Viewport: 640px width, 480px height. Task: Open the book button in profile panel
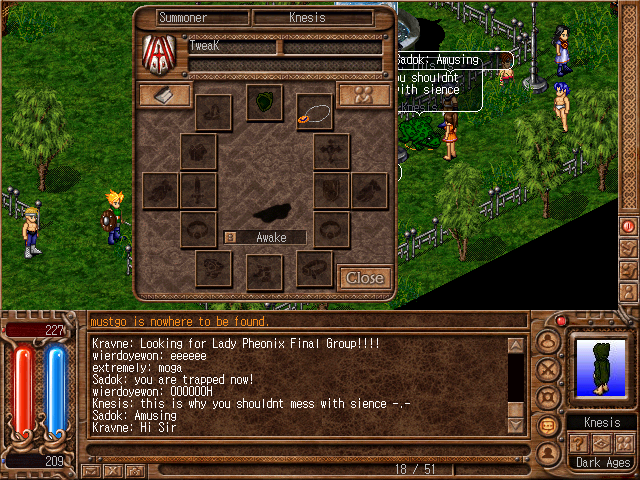tap(166, 95)
